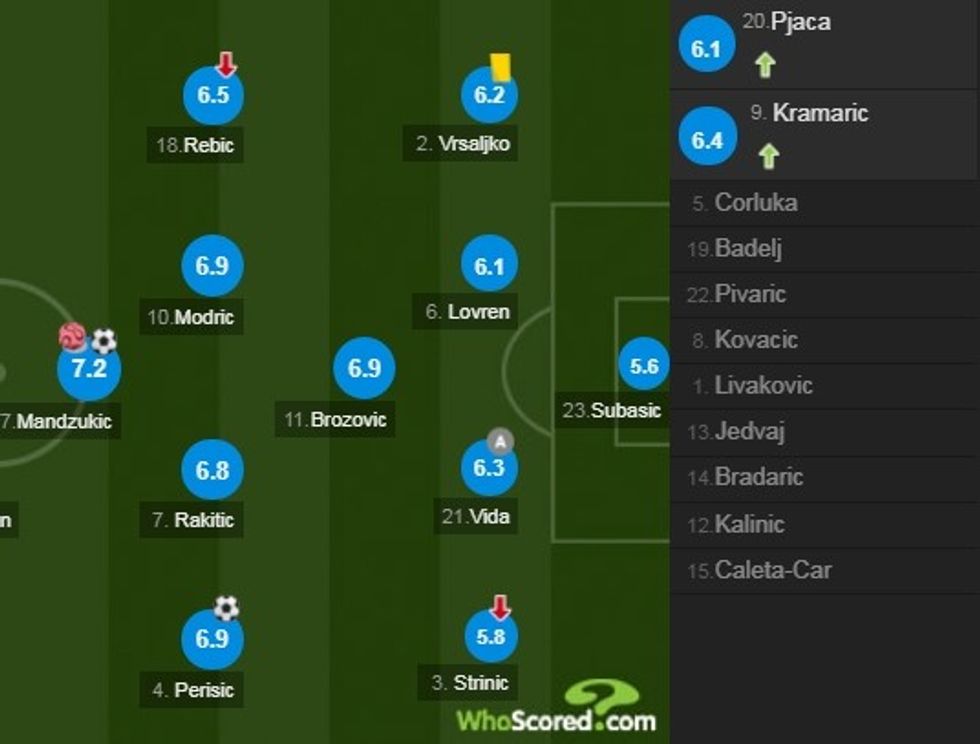This screenshot has width=980, height=744.
Task: Select Mandzukic's 7.2 rating bubble
Action: click(89, 369)
